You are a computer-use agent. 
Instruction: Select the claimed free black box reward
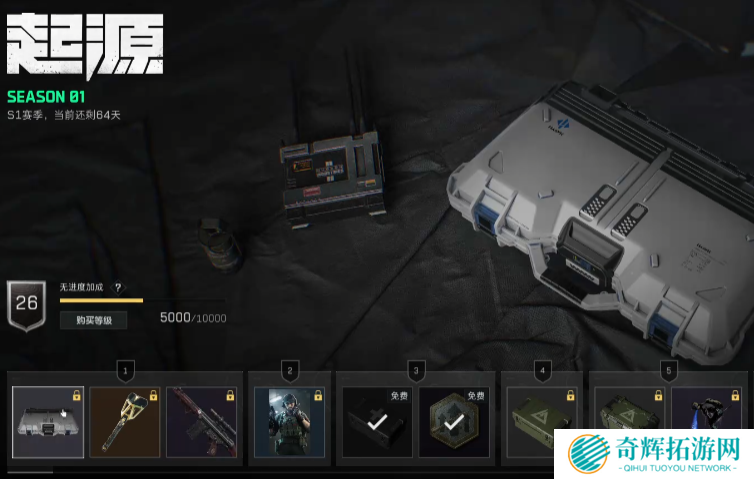pos(377,422)
